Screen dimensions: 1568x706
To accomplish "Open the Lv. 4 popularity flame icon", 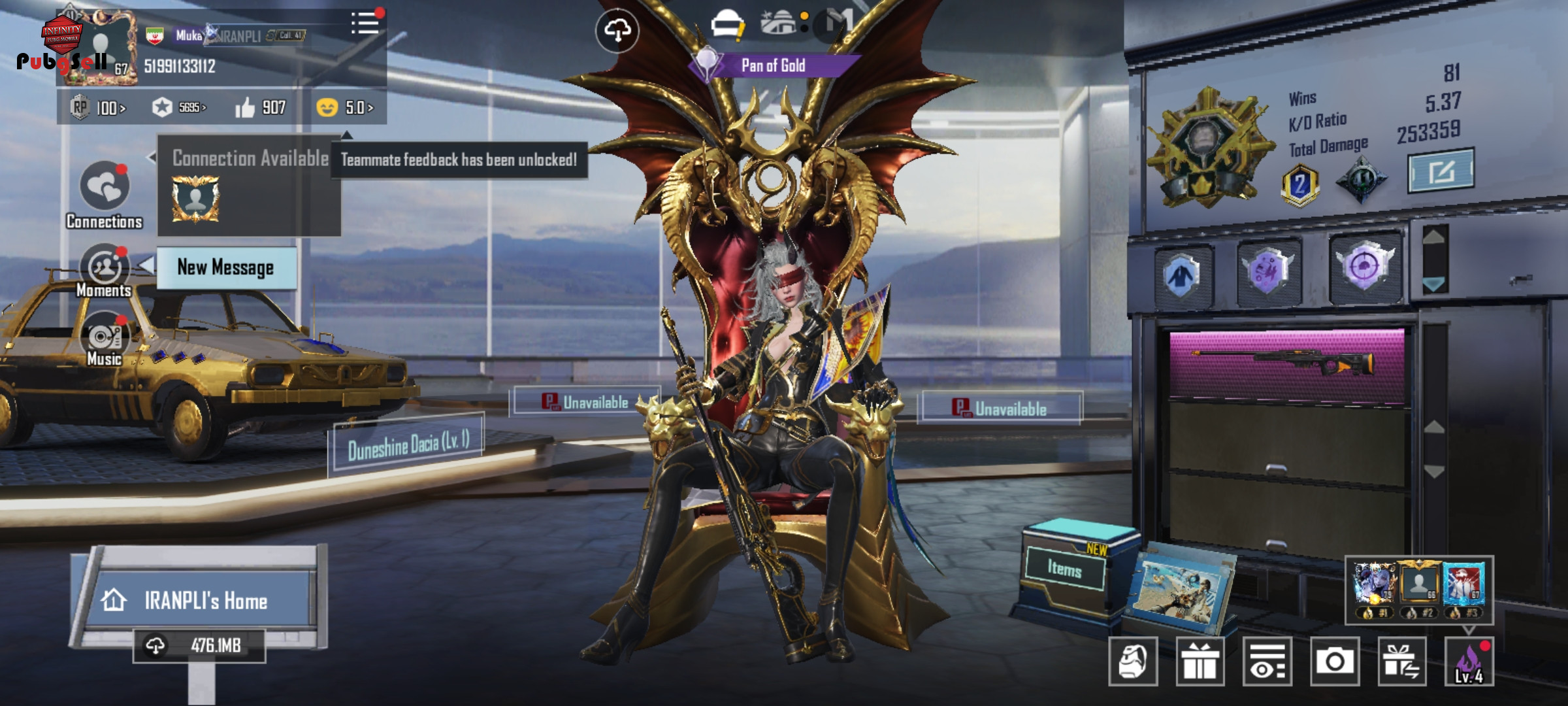I will pyautogui.click(x=1469, y=662).
